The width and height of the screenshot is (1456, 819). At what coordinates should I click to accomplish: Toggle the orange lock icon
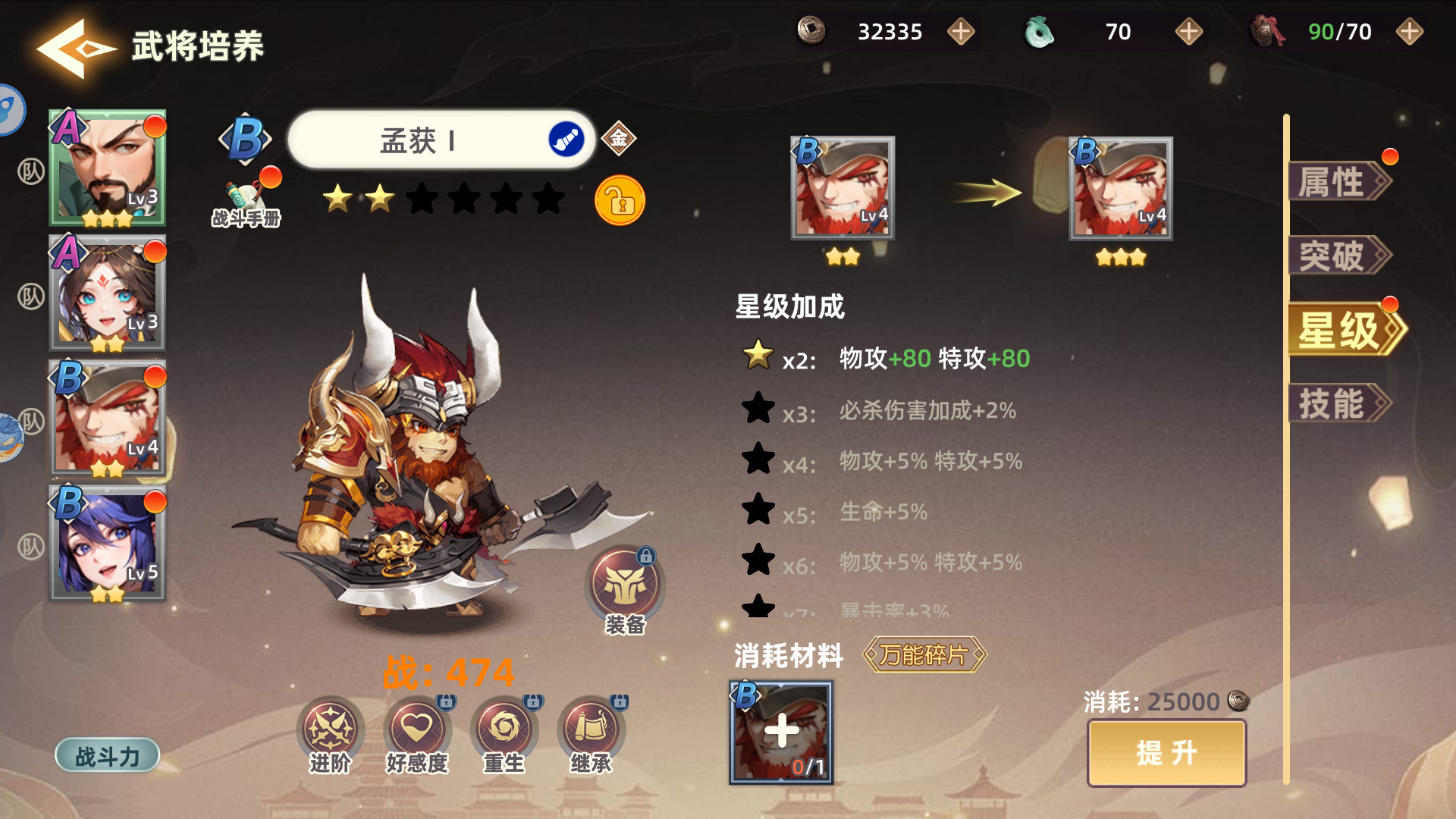[x=620, y=201]
